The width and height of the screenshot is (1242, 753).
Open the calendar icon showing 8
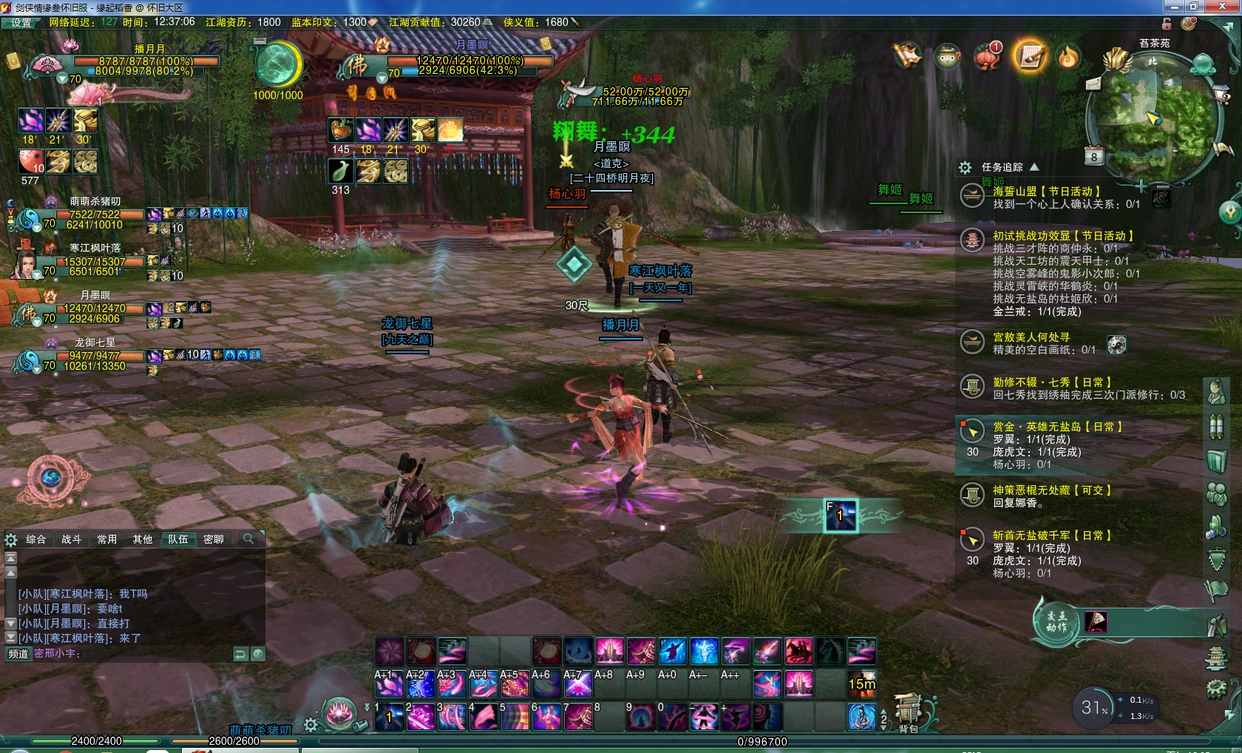(1094, 156)
